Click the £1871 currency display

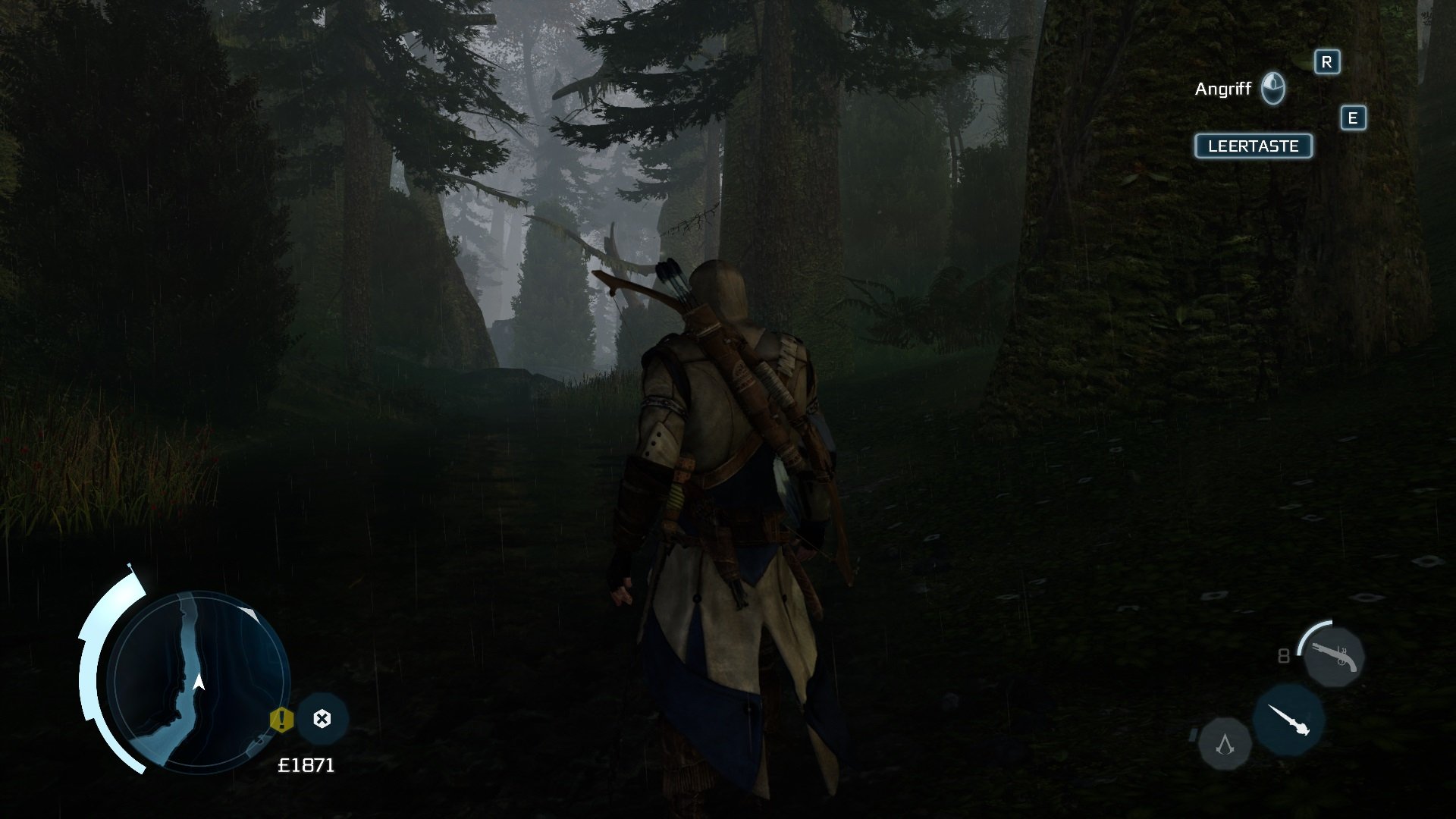pyautogui.click(x=306, y=766)
